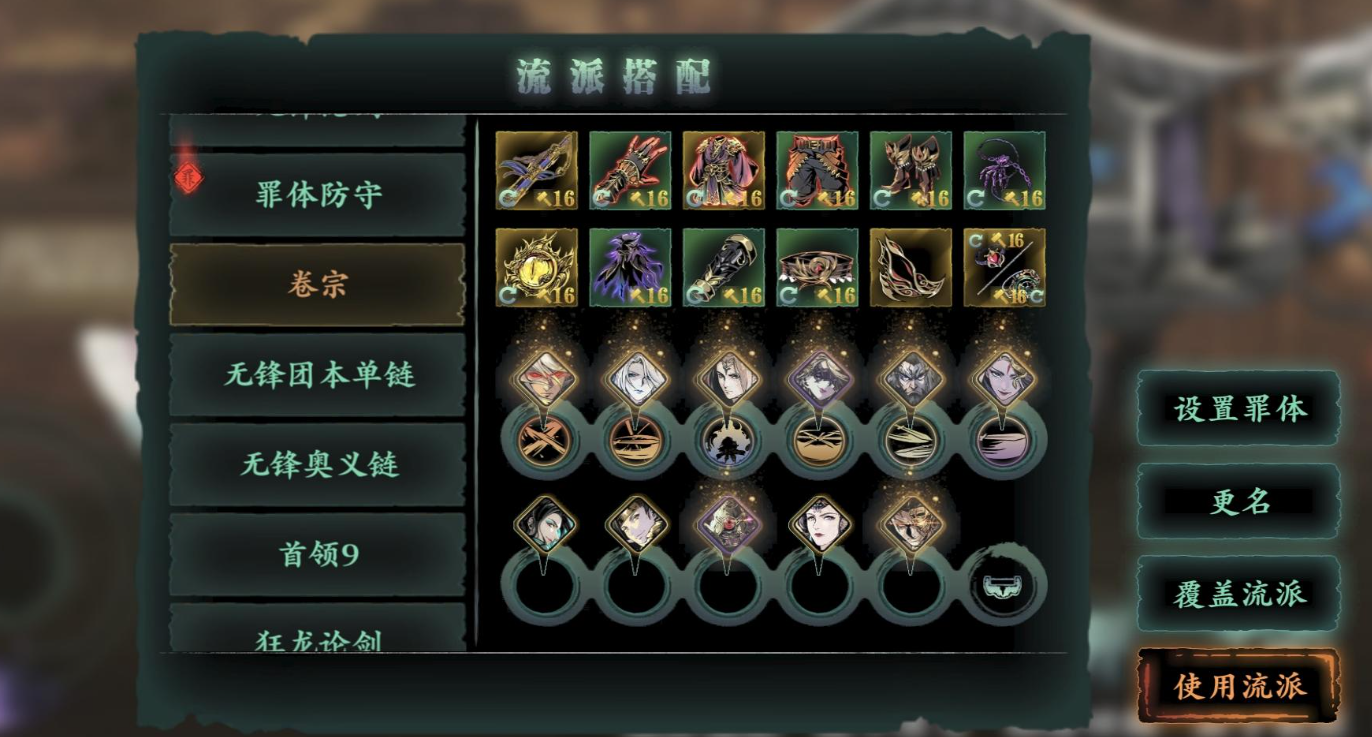Open the purple cloak equipment icon

point(629,268)
